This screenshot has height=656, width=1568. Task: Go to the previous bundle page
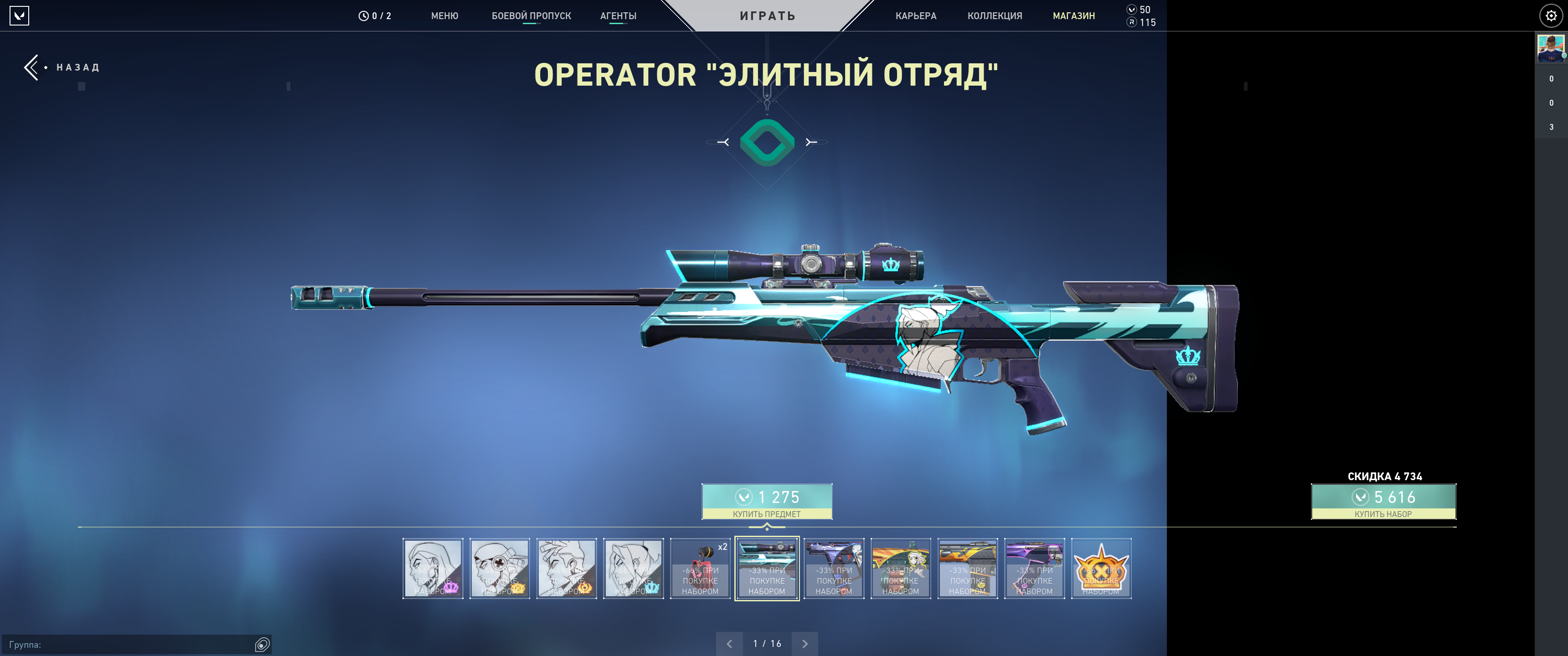coord(729,644)
